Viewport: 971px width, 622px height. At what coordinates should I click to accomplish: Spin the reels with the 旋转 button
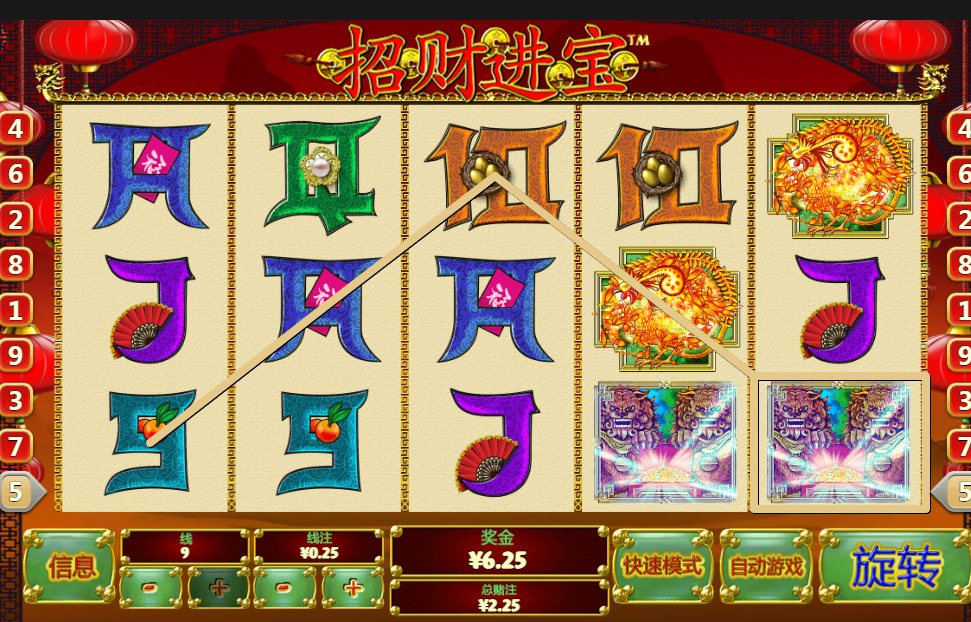(895, 567)
